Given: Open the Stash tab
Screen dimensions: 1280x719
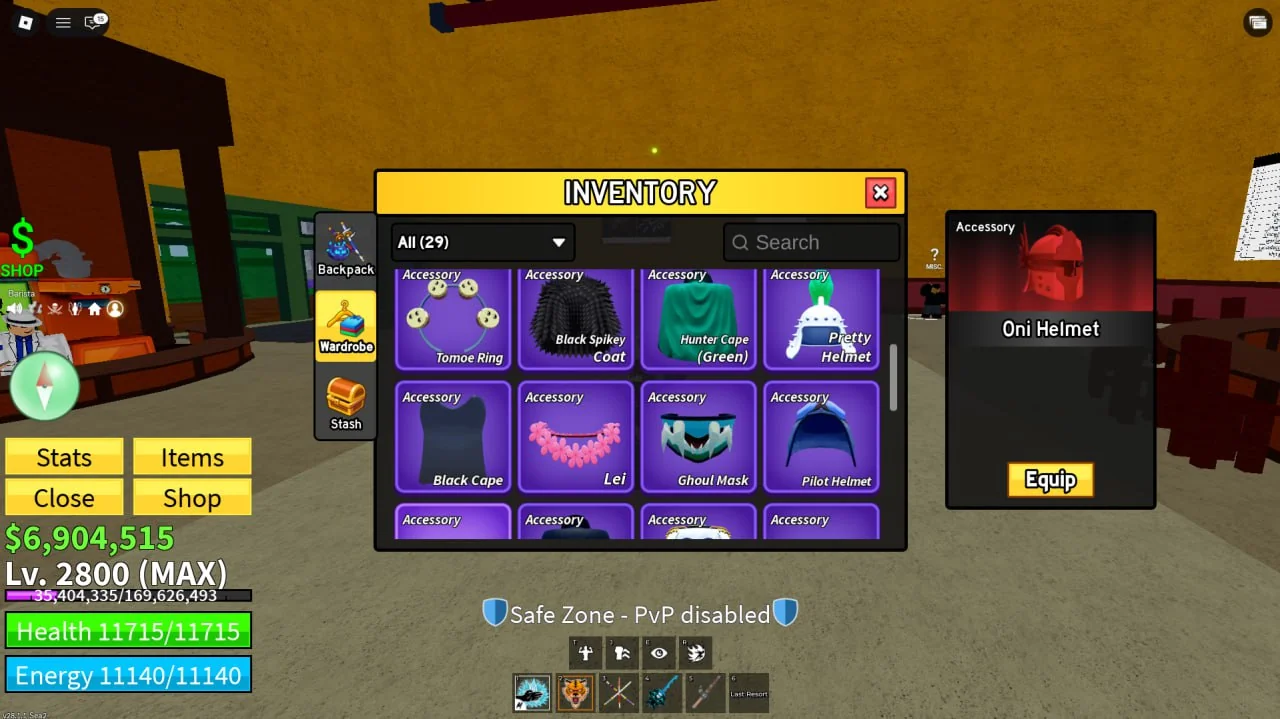Looking at the screenshot, I should click(x=346, y=403).
